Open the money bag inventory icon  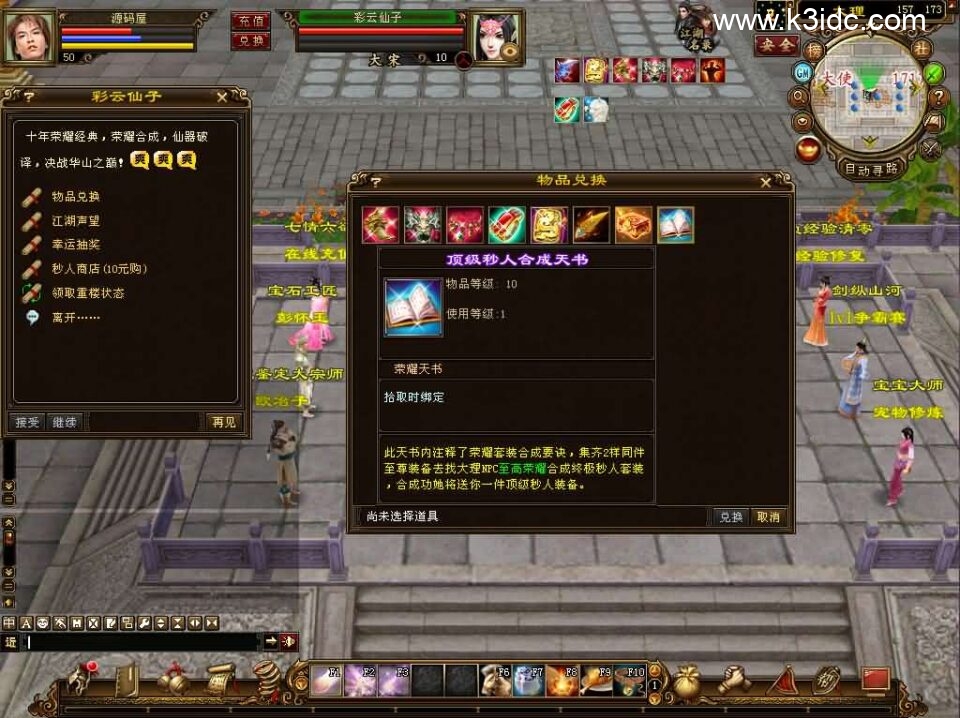685,683
